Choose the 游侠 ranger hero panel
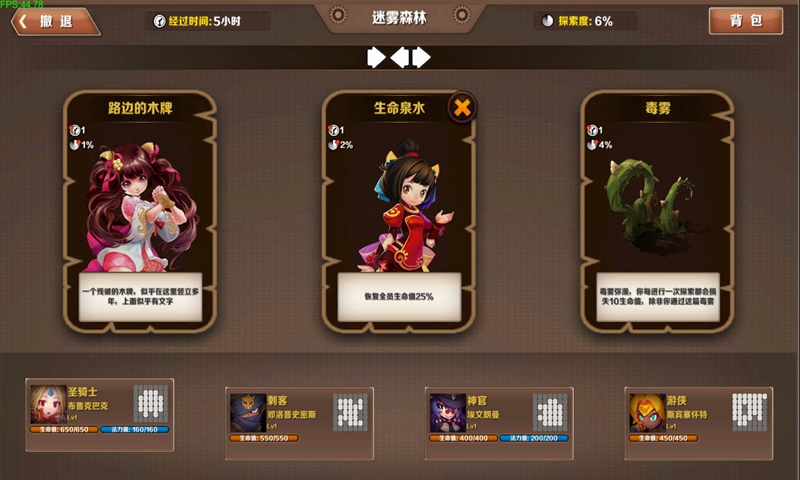The width and height of the screenshot is (800, 480). point(699,415)
